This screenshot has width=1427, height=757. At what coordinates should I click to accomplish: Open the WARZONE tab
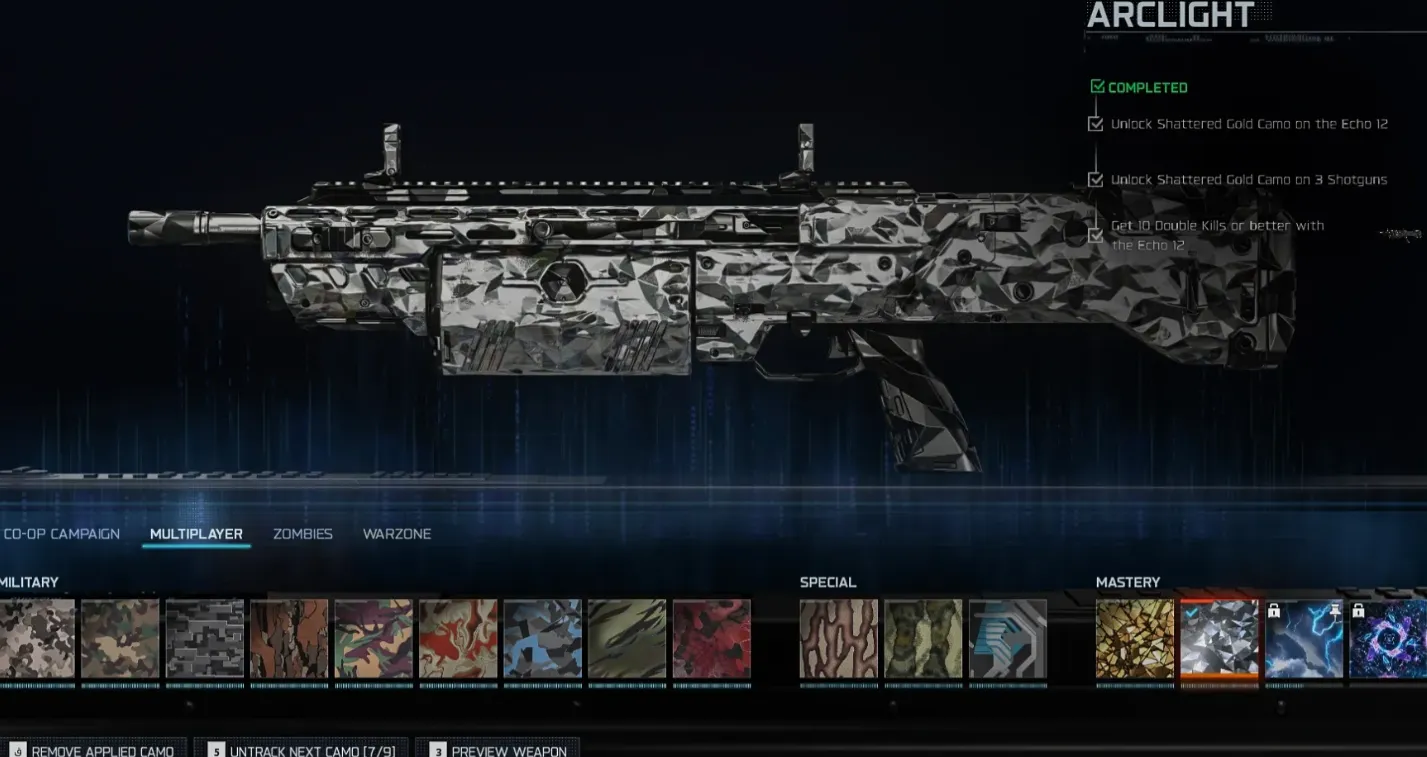397,534
